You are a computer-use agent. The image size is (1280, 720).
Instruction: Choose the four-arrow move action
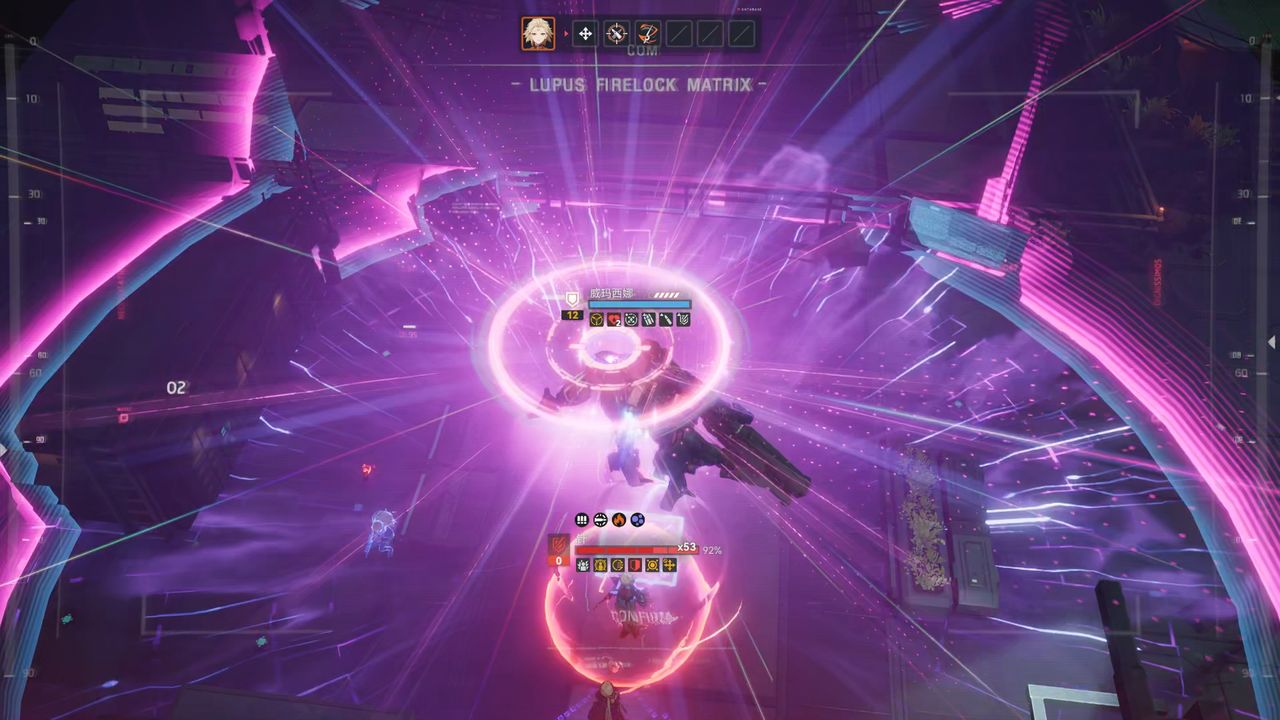pos(586,34)
